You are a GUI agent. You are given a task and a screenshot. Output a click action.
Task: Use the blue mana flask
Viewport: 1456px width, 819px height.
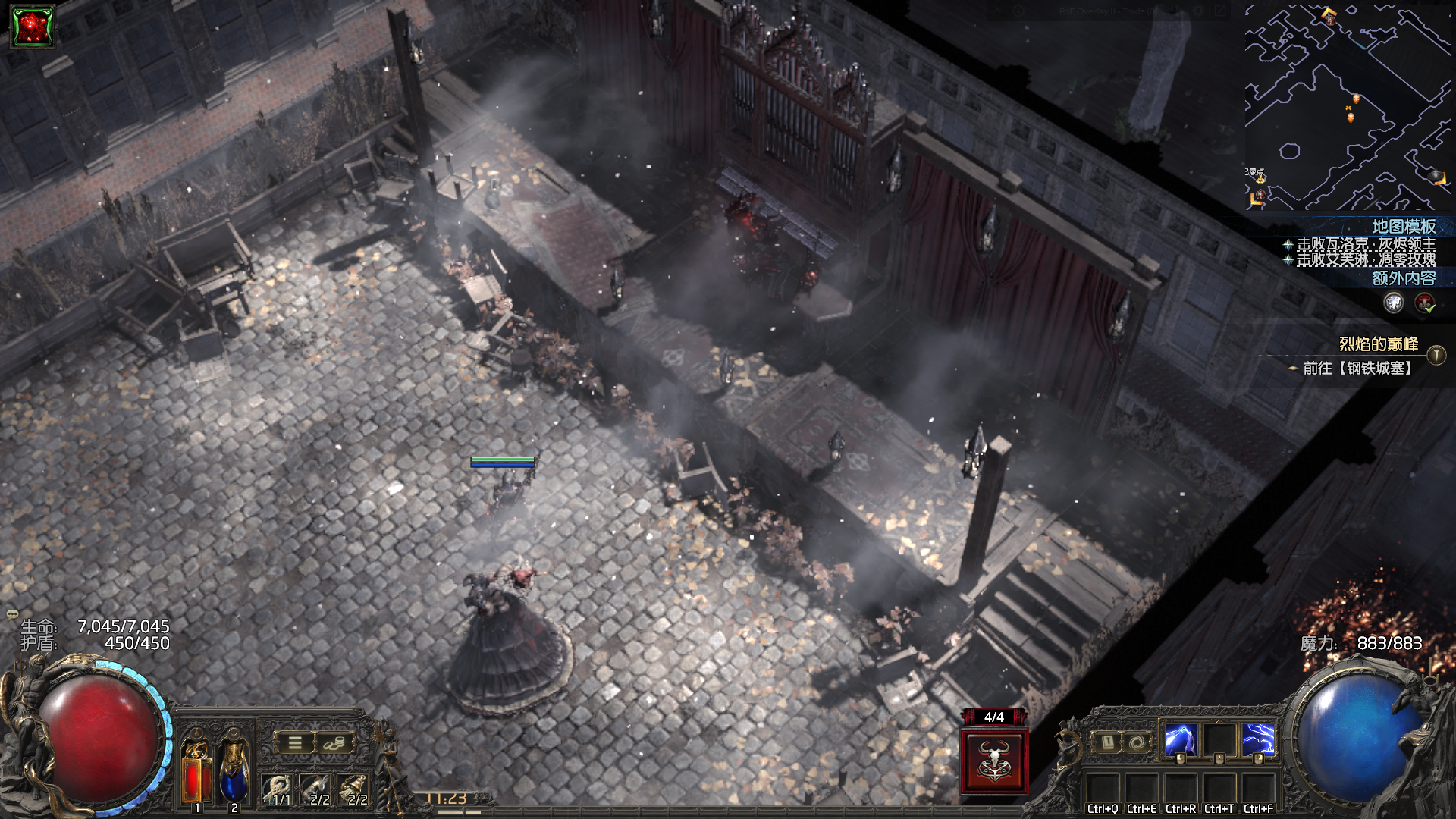pos(234,772)
